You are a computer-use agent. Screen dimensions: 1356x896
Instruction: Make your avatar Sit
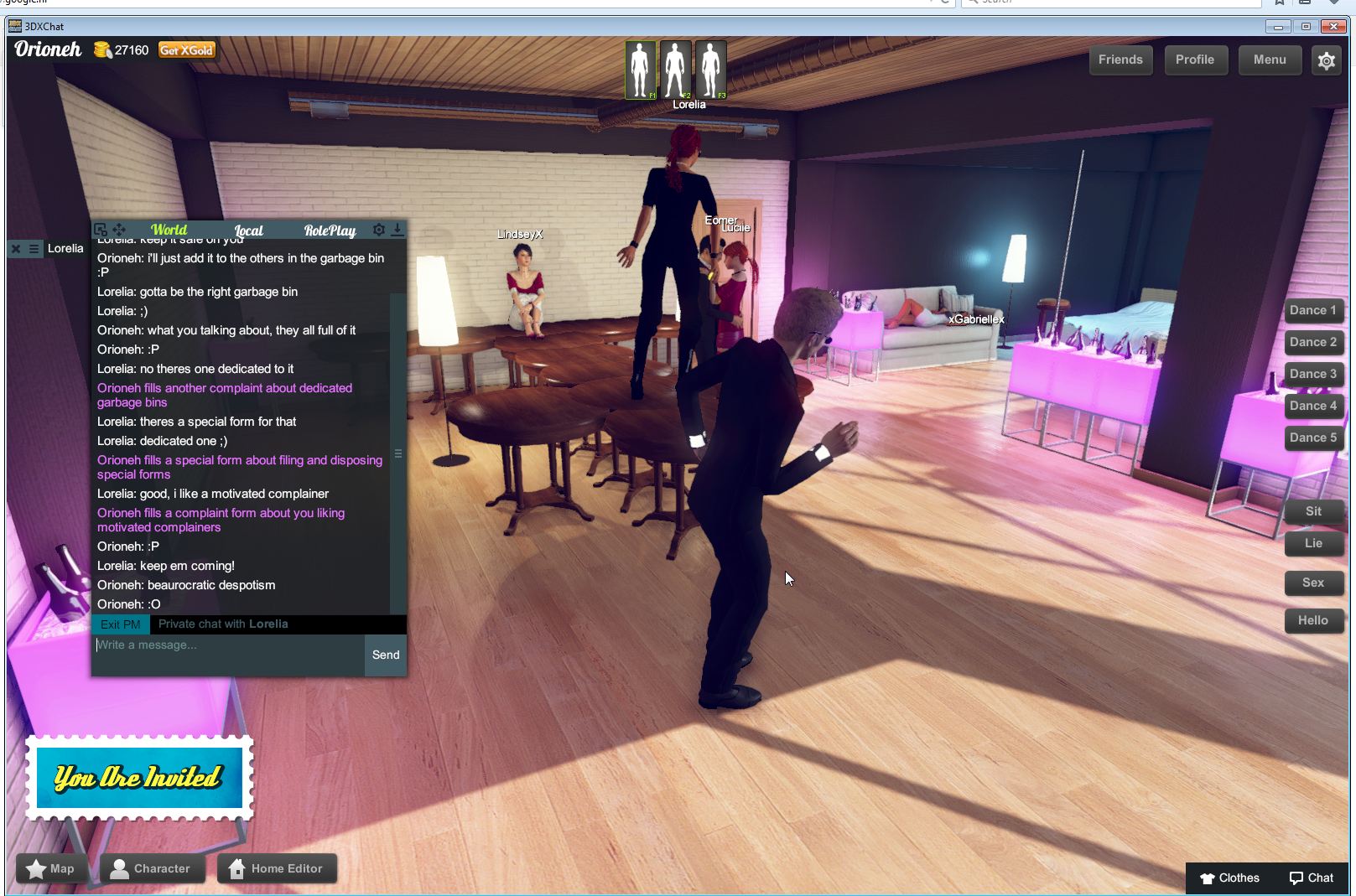[1313, 510]
